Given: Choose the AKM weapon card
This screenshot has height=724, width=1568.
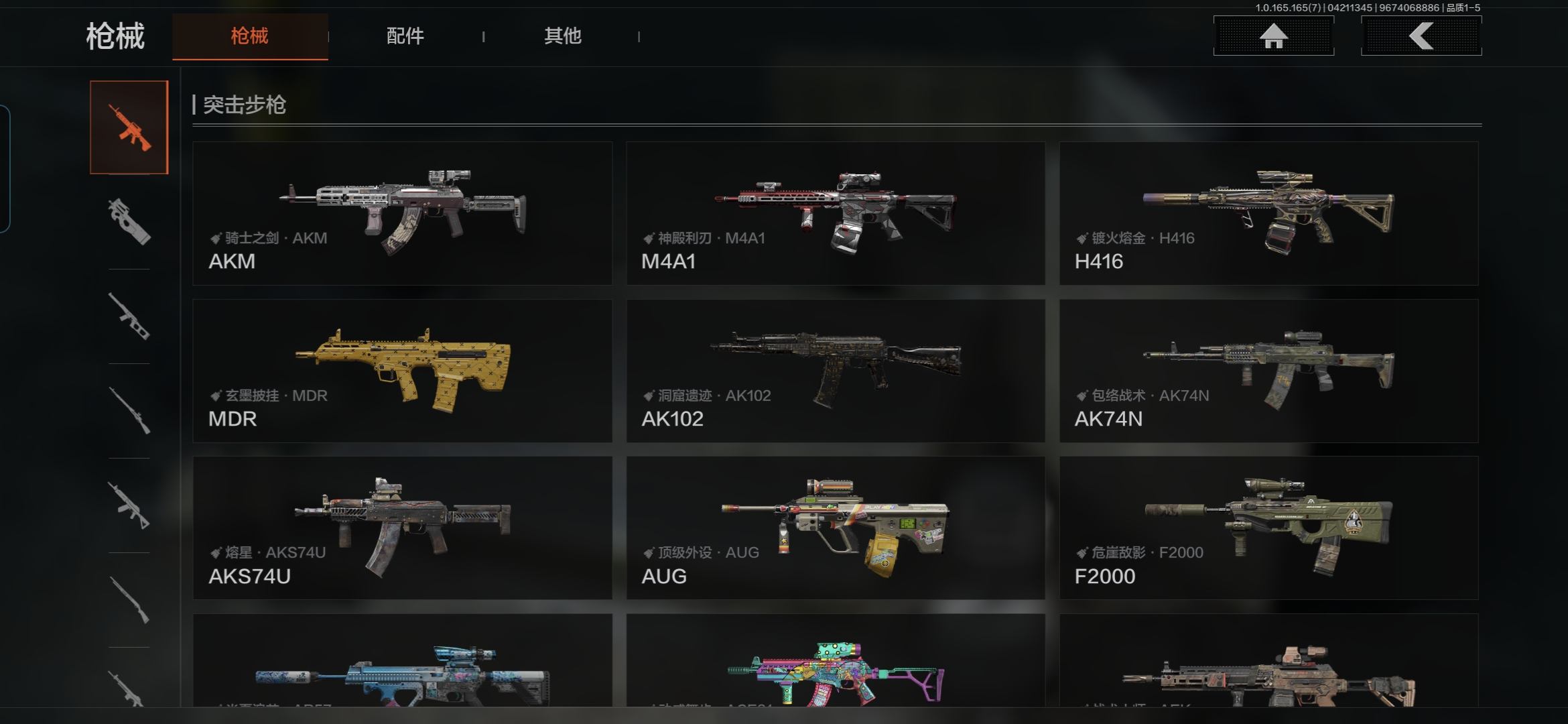Looking at the screenshot, I should [x=402, y=213].
